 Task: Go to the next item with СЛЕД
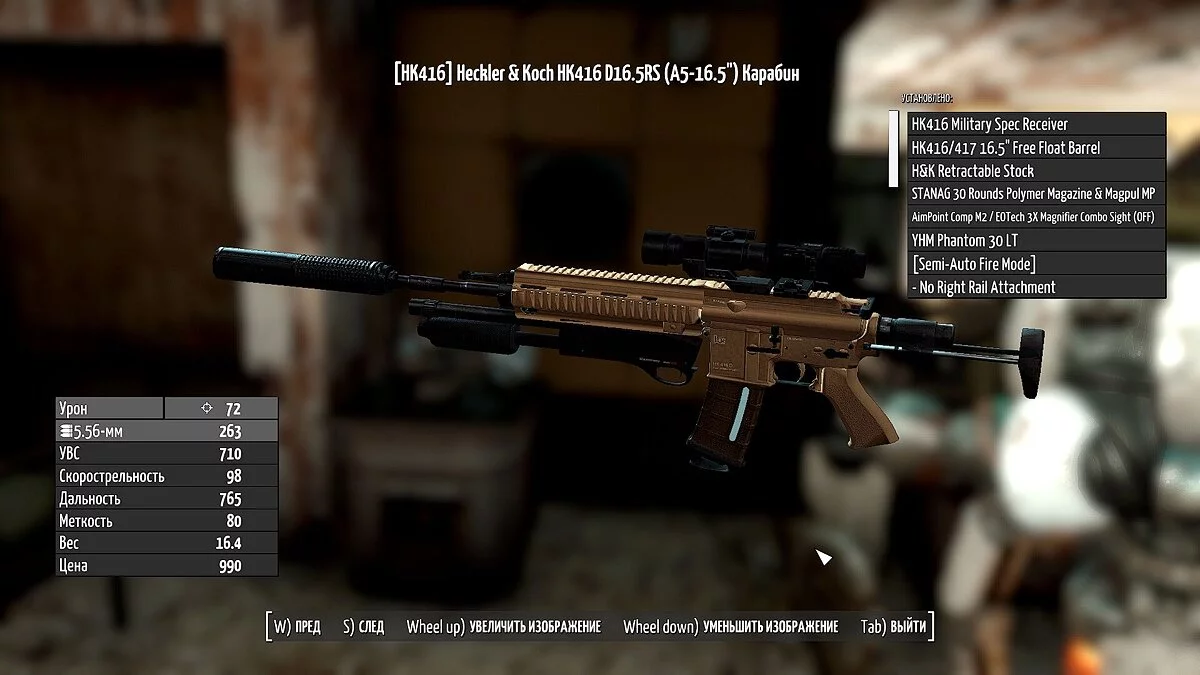pyautogui.click(x=363, y=627)
